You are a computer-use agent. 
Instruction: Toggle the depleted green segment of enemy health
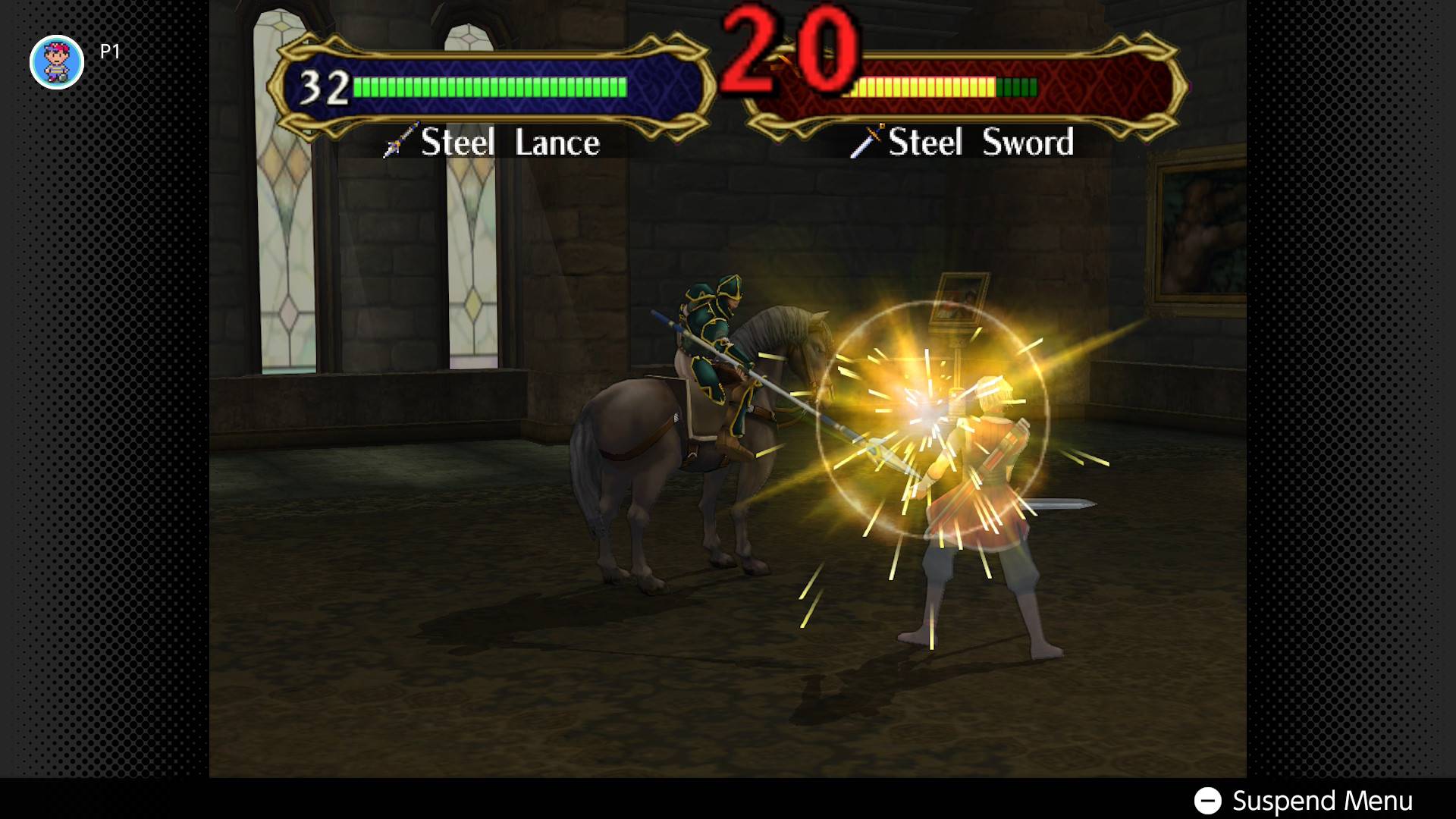[x=1016, y=87]
